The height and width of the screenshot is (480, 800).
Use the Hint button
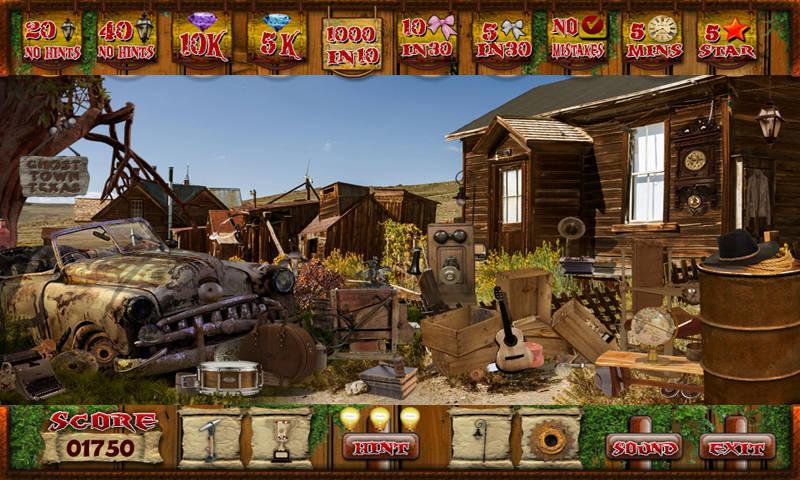tap(381, 446)
